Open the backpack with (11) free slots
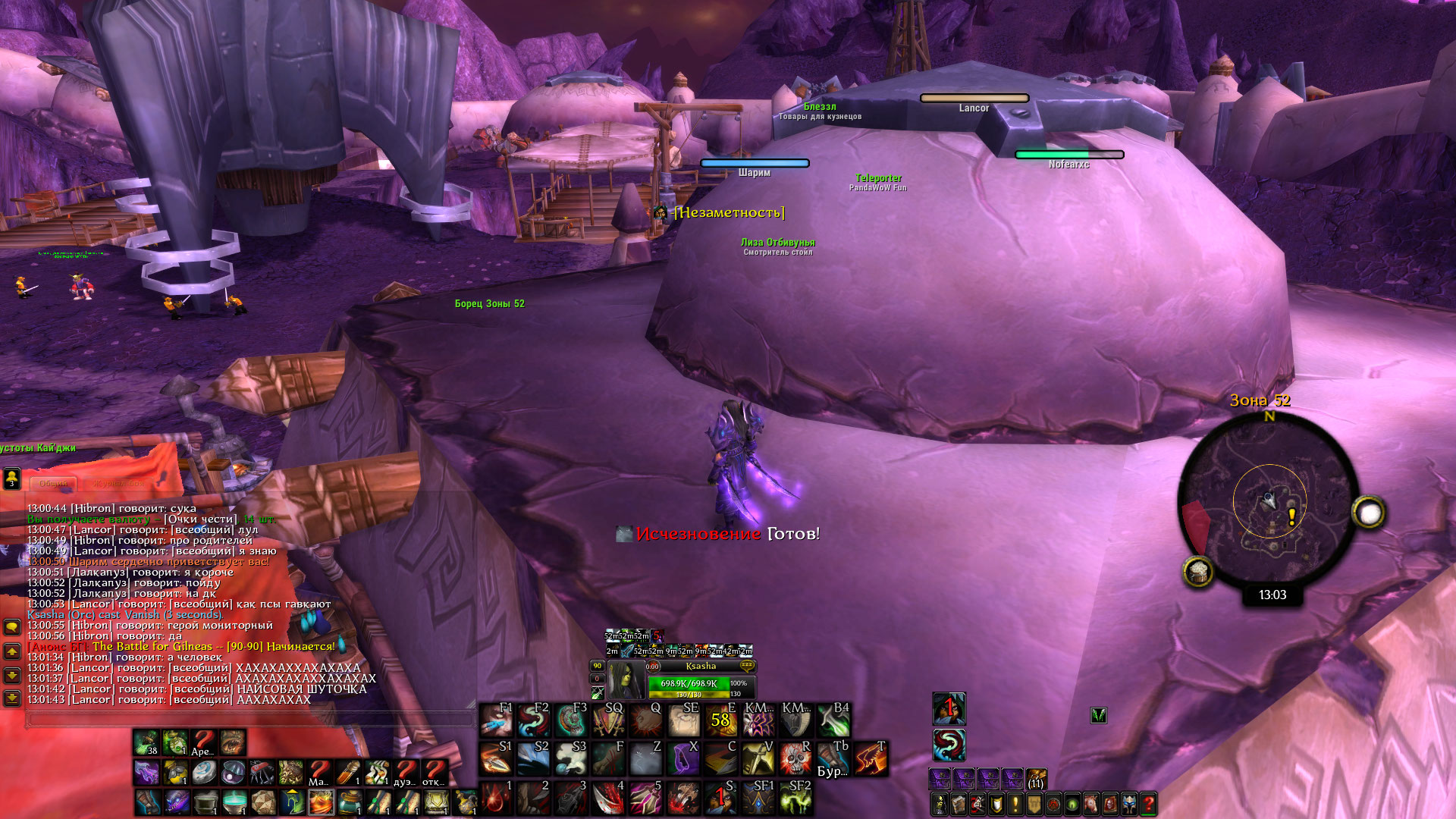The image size is (1456, 819). click(1036, 780)
